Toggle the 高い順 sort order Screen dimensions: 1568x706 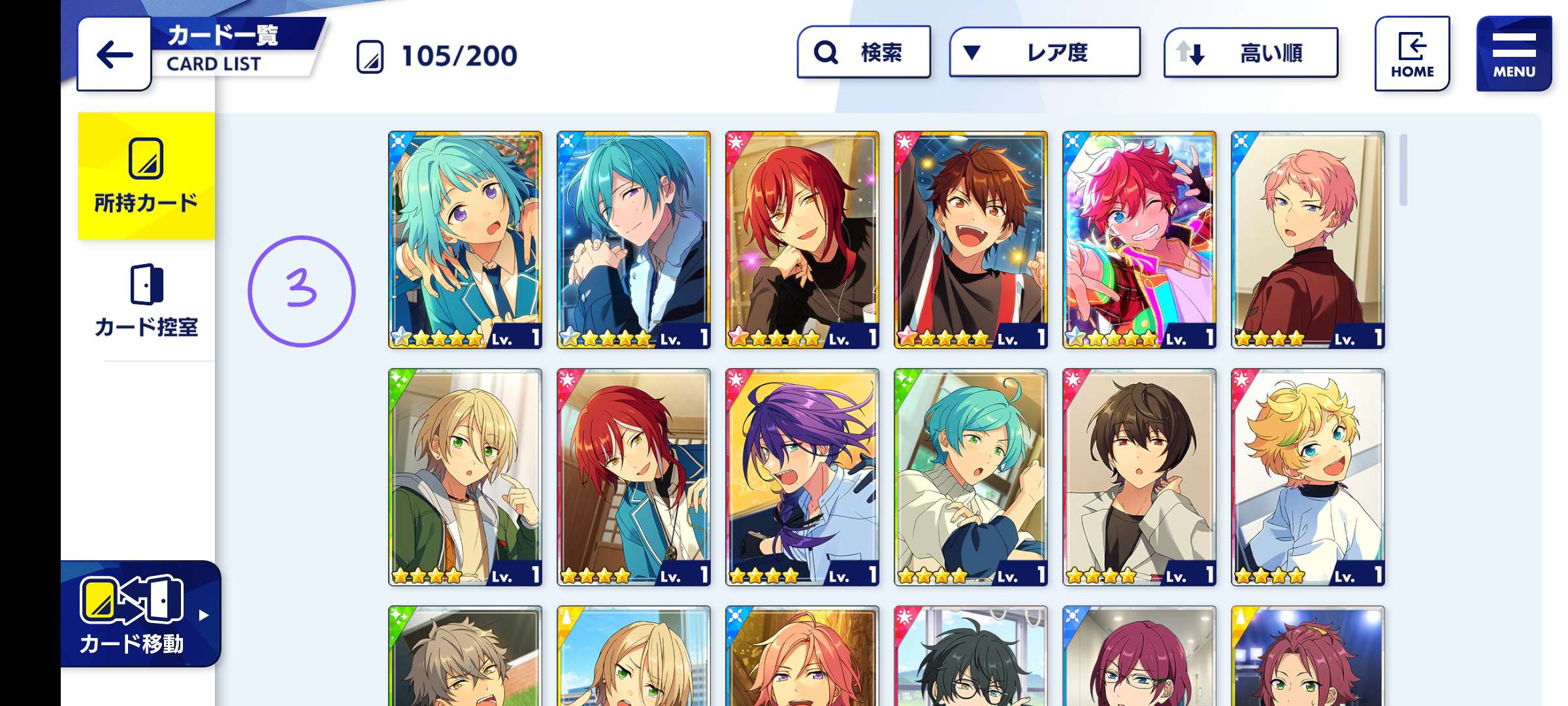coord(1250,53)
